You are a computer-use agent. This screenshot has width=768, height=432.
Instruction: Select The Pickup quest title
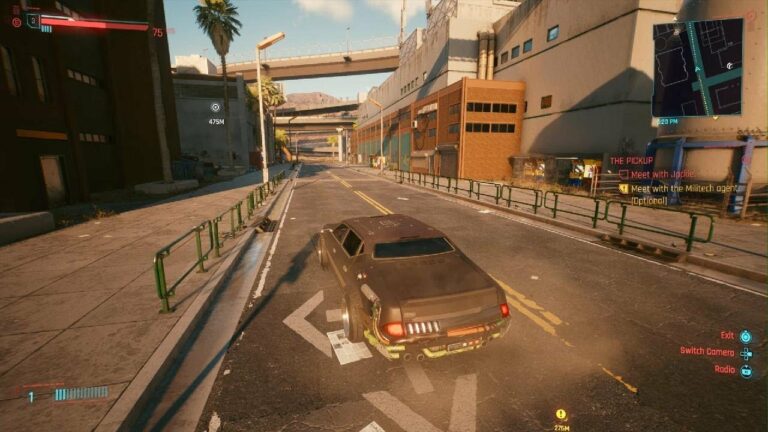coord(631,160)
